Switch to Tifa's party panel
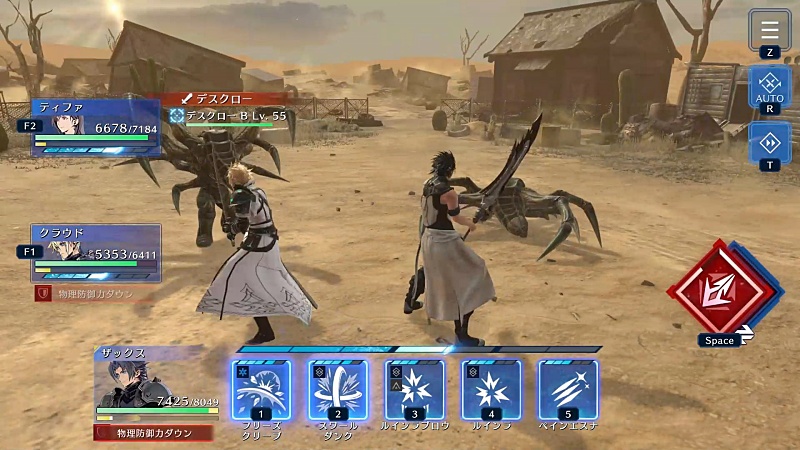This screenshot has width=800, height=450. tap(96, 127)
